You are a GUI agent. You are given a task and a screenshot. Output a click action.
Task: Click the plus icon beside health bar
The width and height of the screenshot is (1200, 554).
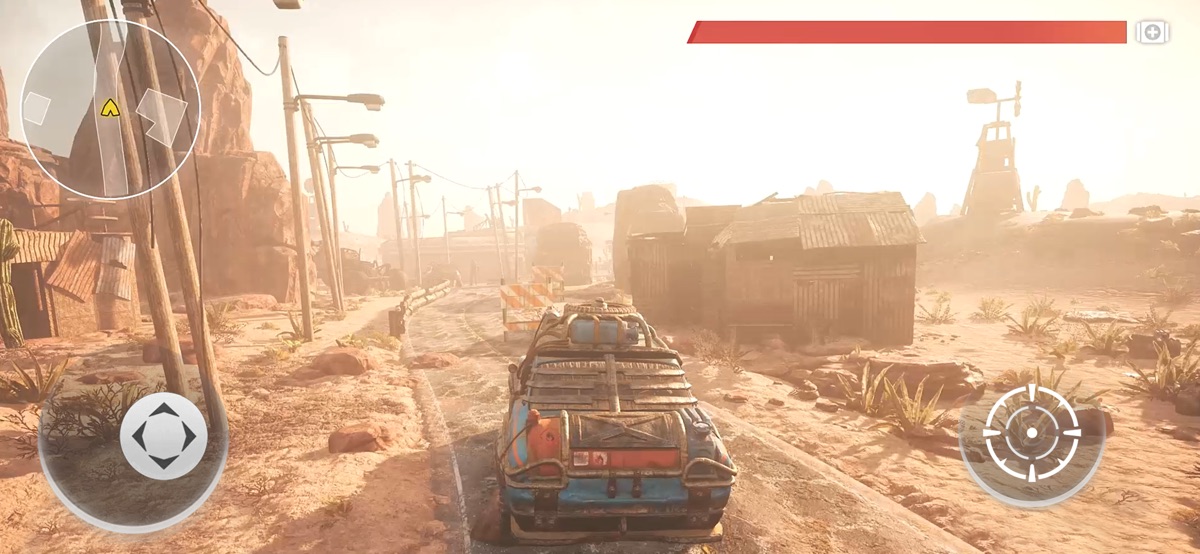click(1152, 33)
